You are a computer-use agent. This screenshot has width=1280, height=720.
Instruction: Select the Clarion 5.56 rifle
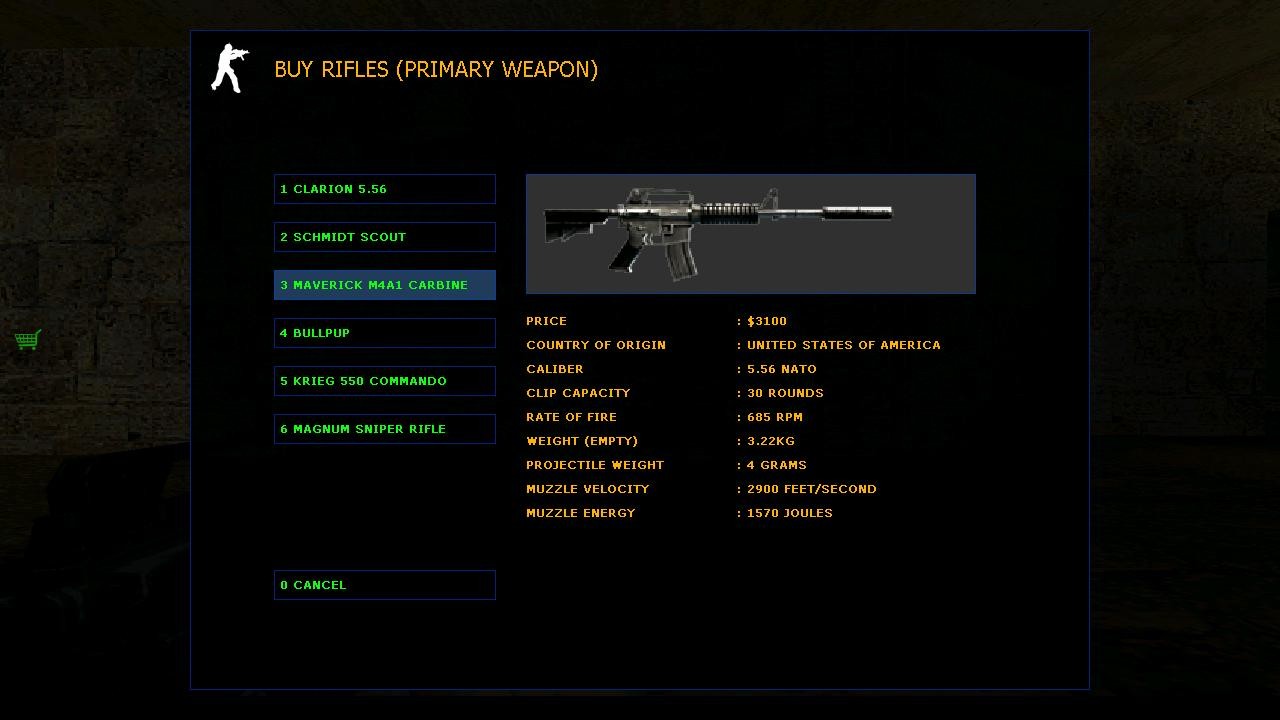pyautogui.click(x=384, y=189)
